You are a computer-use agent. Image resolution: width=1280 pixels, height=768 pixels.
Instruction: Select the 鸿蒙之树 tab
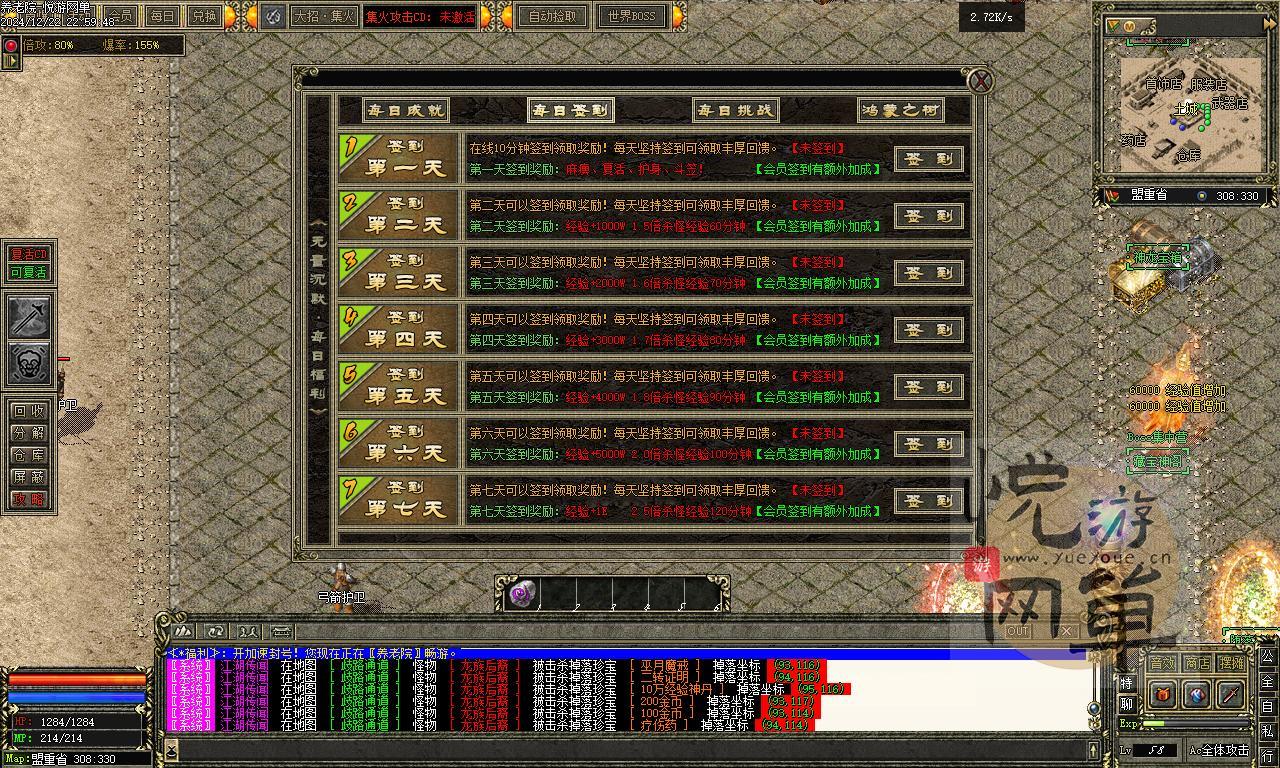pyautogui.click(x=901, y=110)
